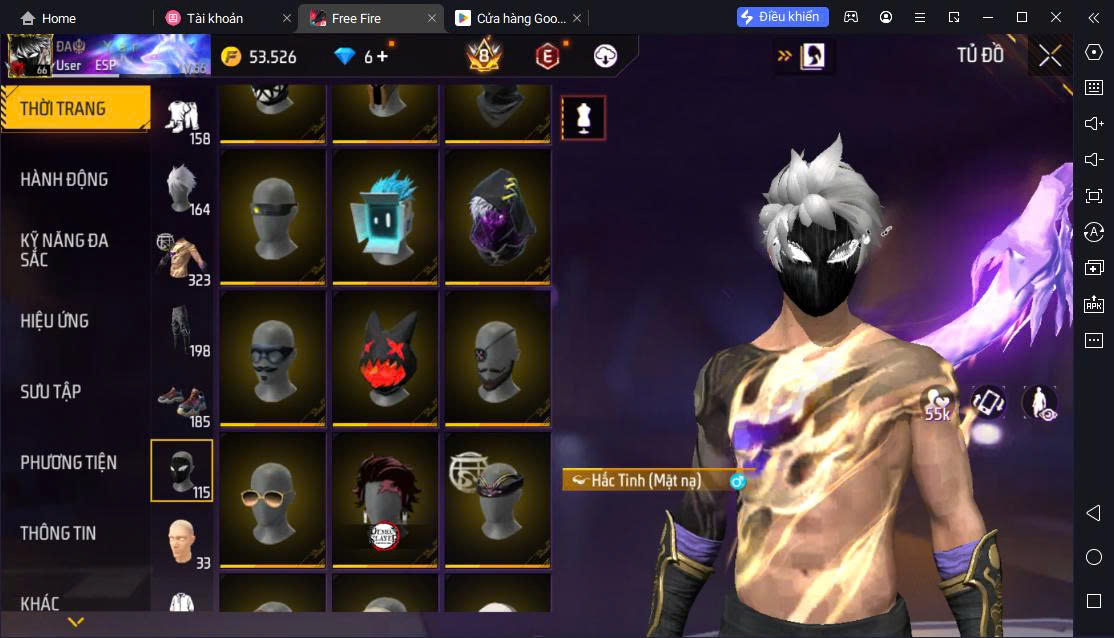Open the Hiệu Ứng category
Image resolution: width=1114 pixels, height=638 pixels.
click(55, 321)
